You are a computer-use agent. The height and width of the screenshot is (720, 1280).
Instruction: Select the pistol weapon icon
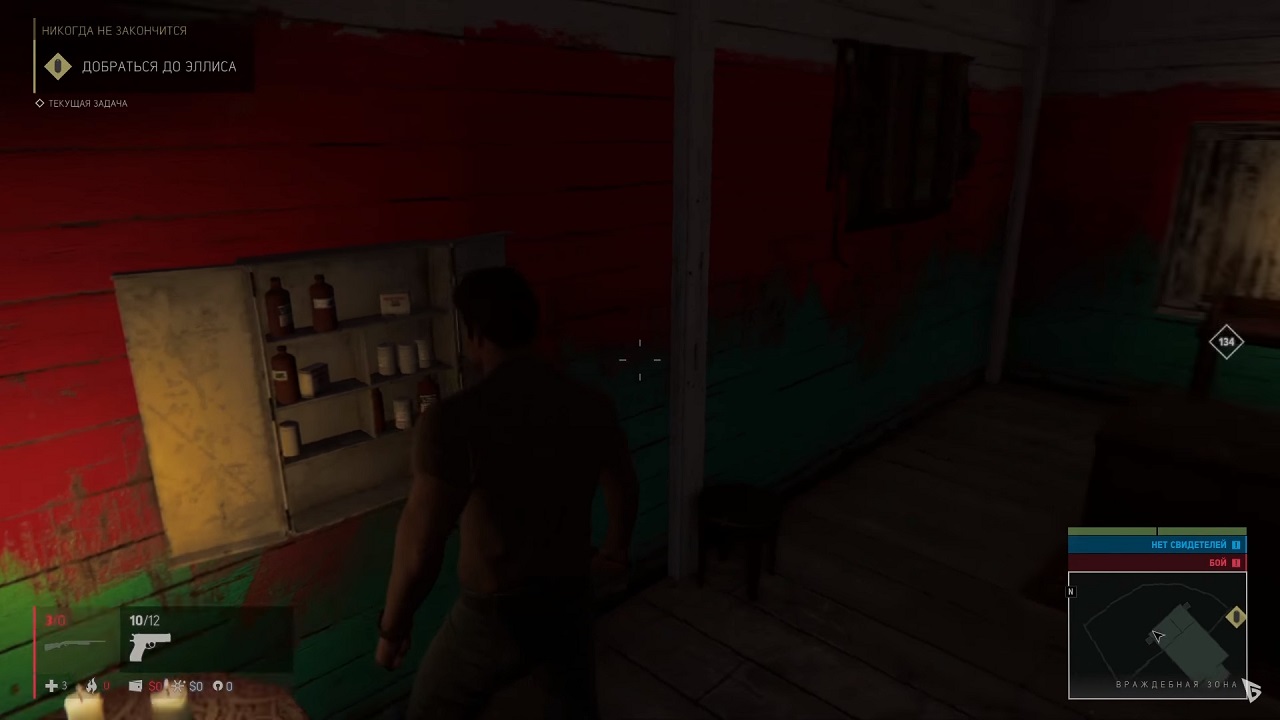[148, 645]
